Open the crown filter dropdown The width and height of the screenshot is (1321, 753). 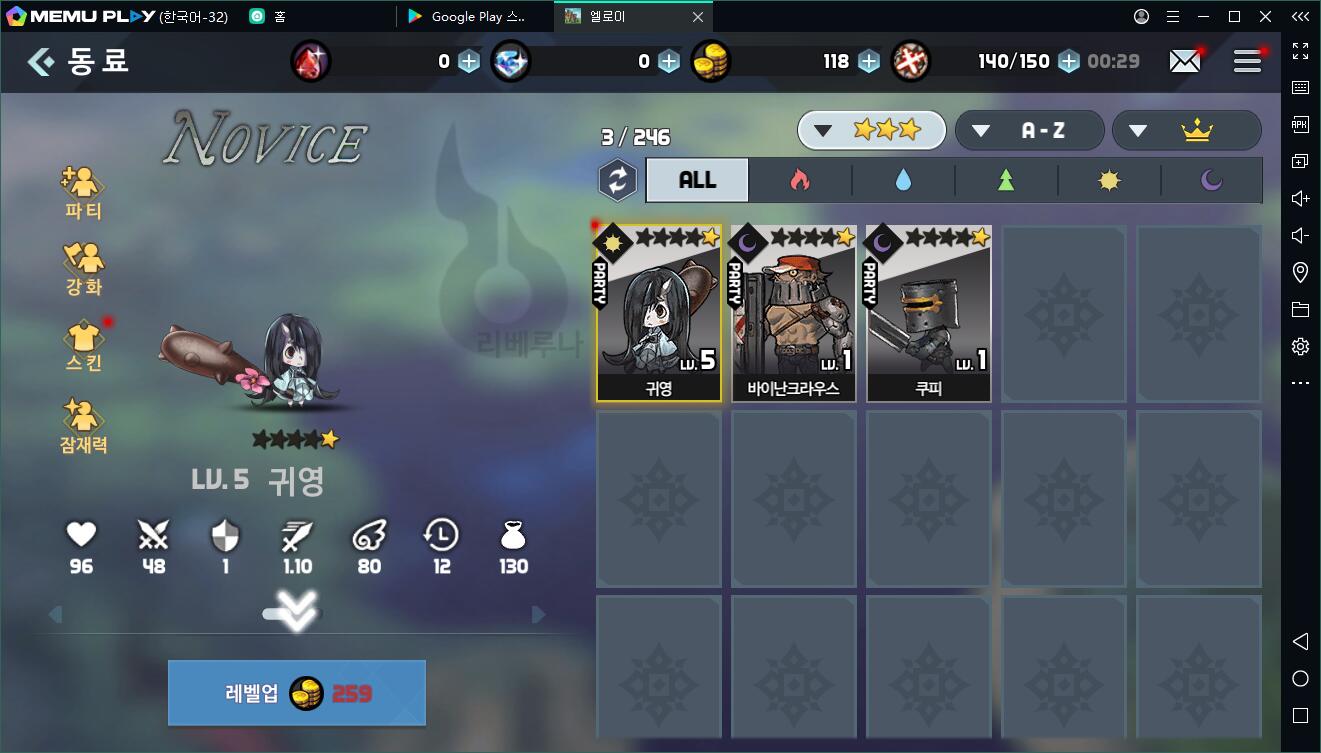pos(1186,130)
